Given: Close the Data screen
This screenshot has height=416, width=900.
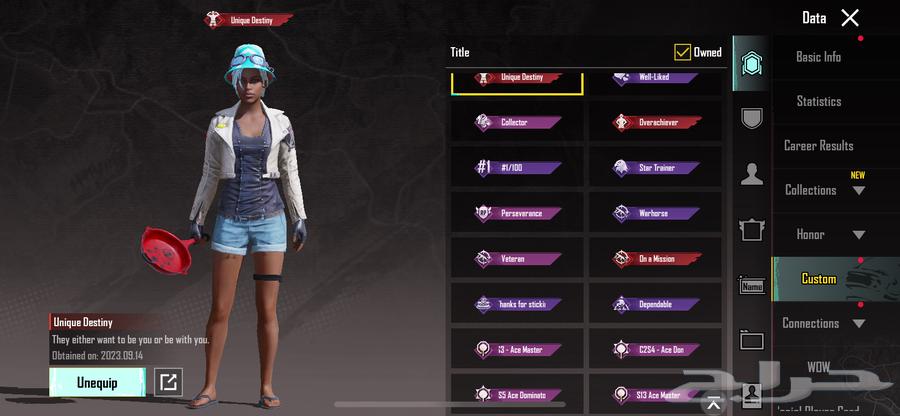Looking at the screenshot, I should point(850,17).
